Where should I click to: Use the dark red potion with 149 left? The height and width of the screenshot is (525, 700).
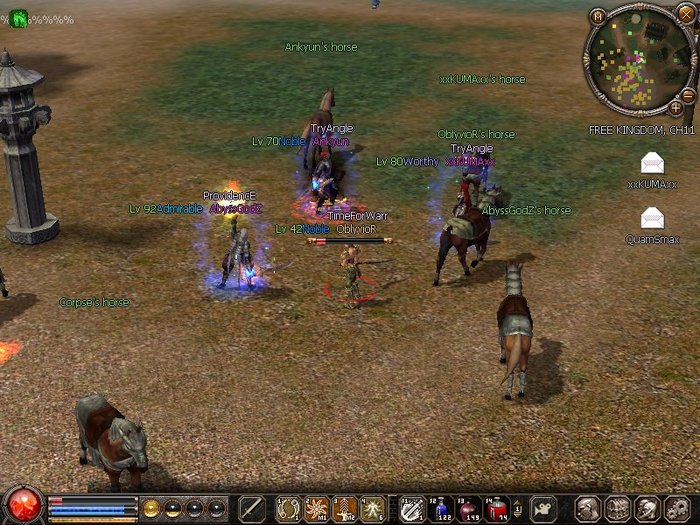(469, 507)
